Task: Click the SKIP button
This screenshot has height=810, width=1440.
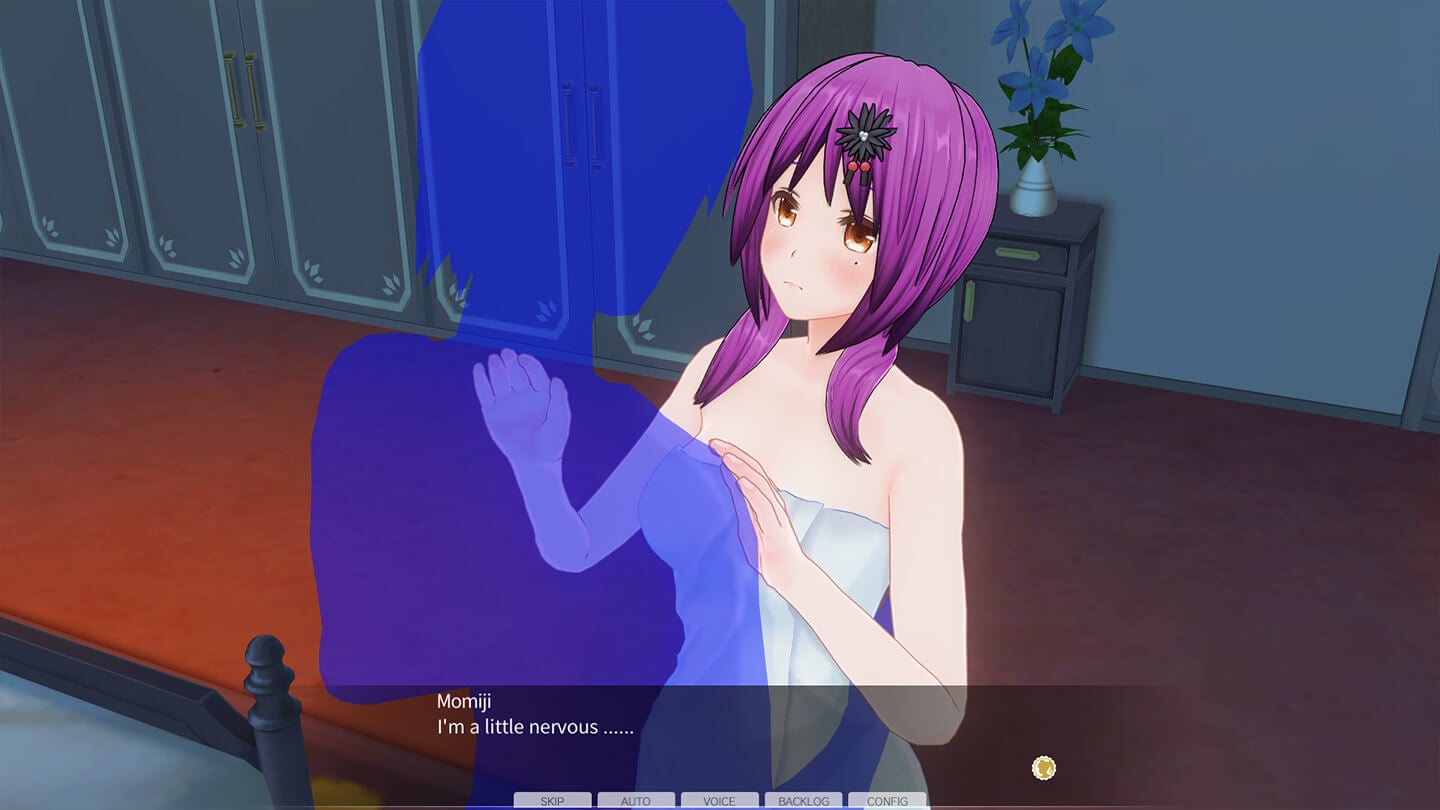Action: pos(552,801)
